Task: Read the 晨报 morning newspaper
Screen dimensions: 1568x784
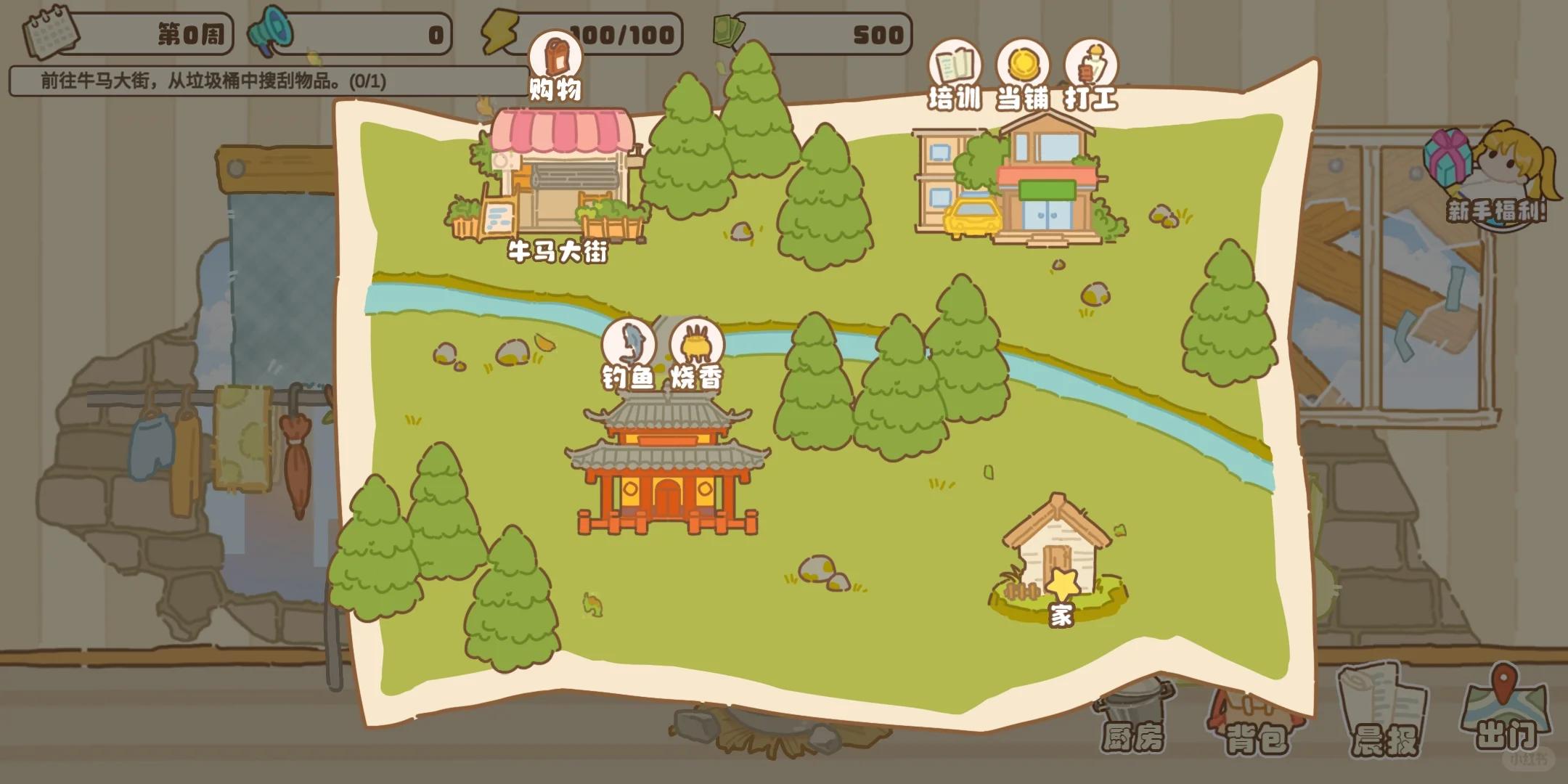Action: (1384, 715)
